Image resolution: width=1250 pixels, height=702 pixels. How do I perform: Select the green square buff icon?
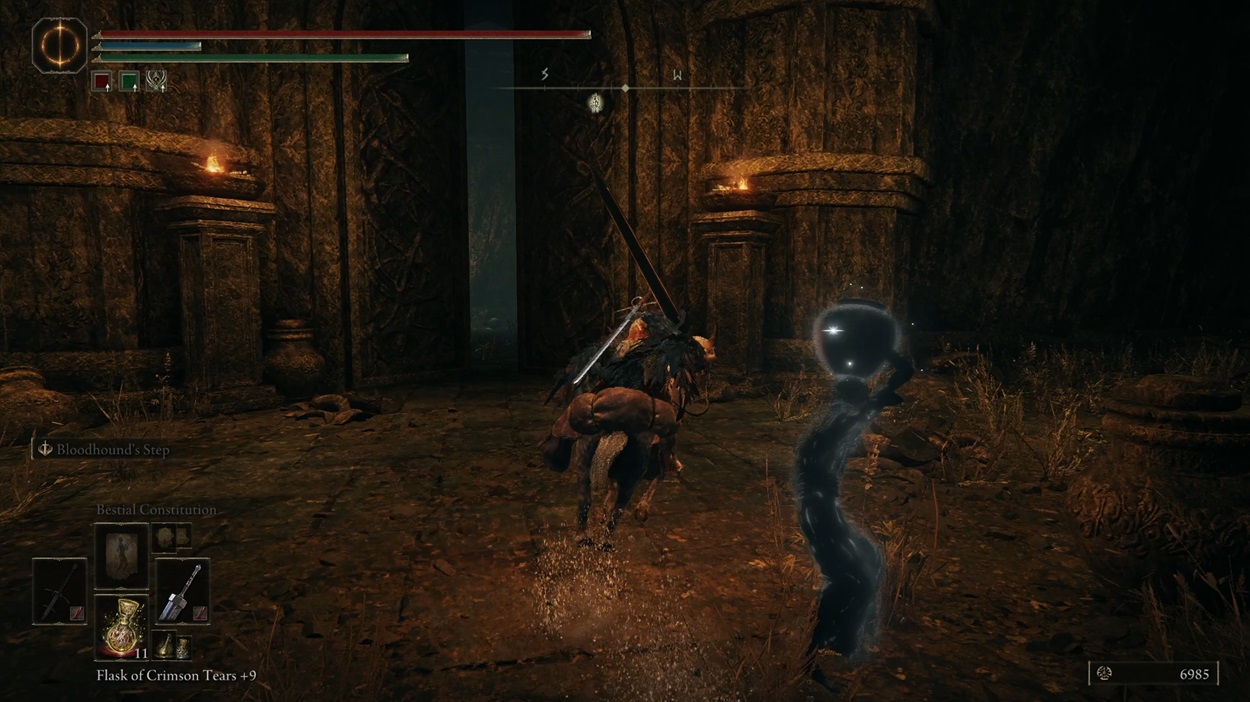click(129, 81)
